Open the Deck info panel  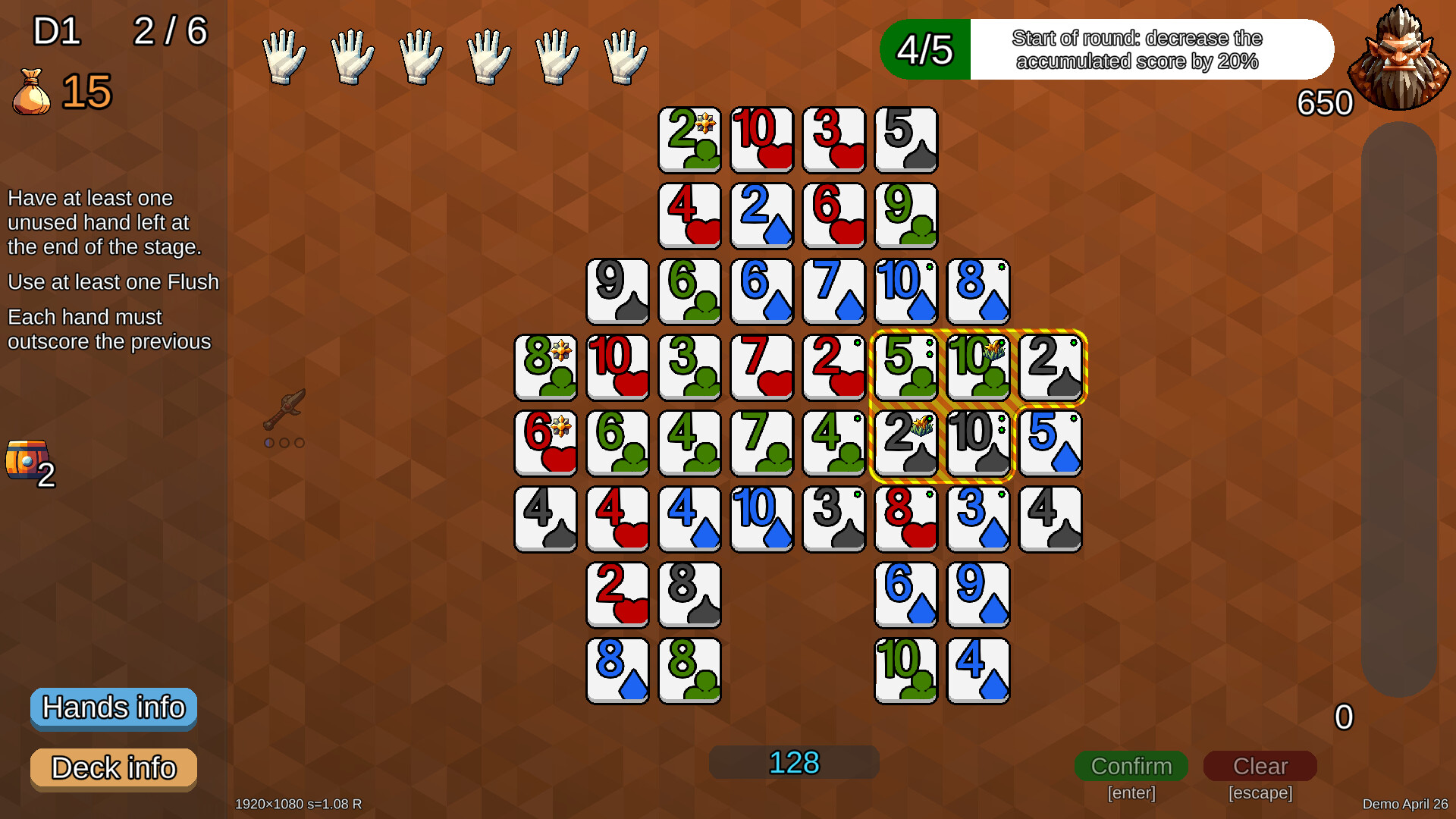point(113,768)
